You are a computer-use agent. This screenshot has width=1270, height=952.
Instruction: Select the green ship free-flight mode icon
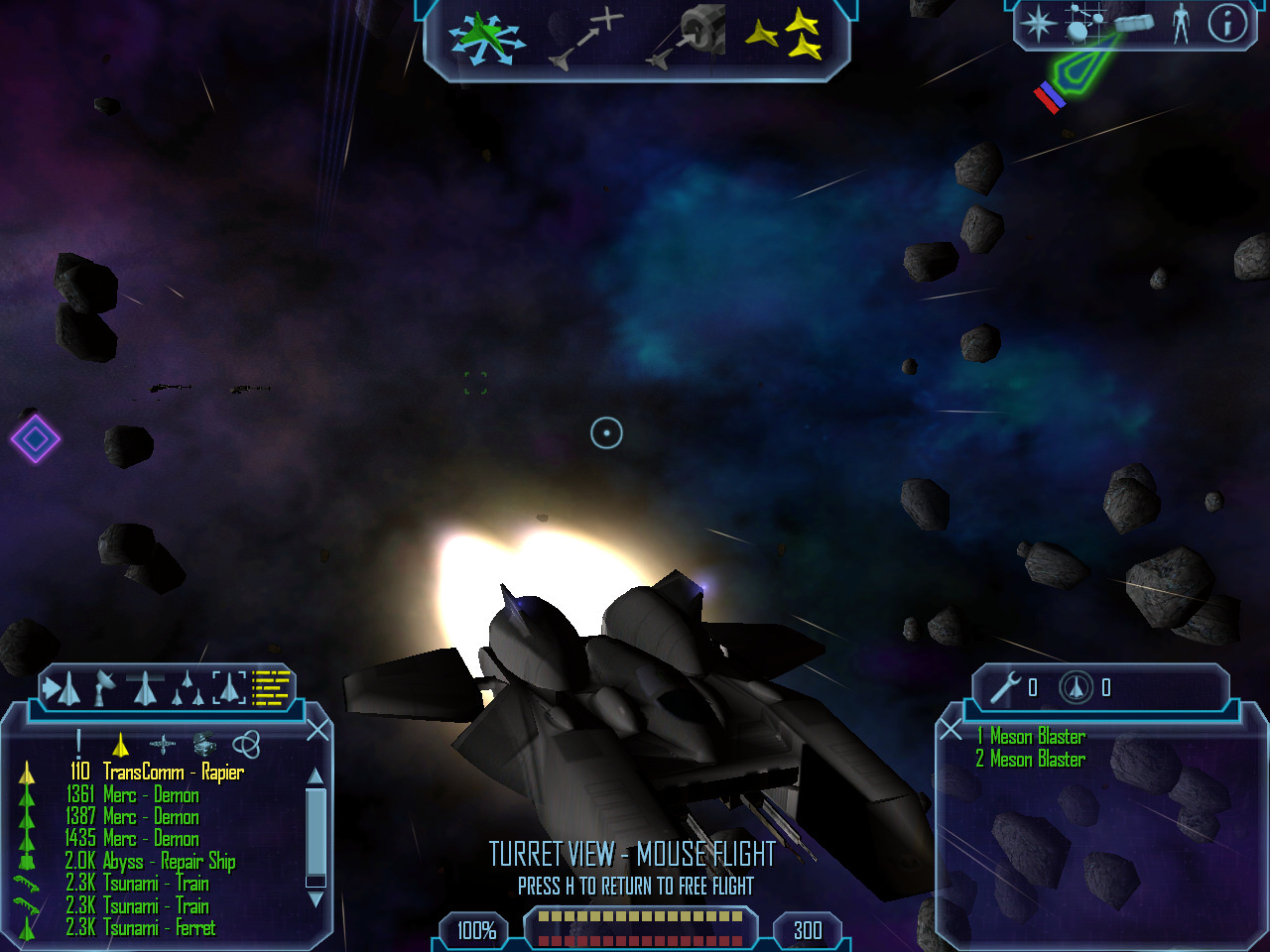(x=484, y=40)
